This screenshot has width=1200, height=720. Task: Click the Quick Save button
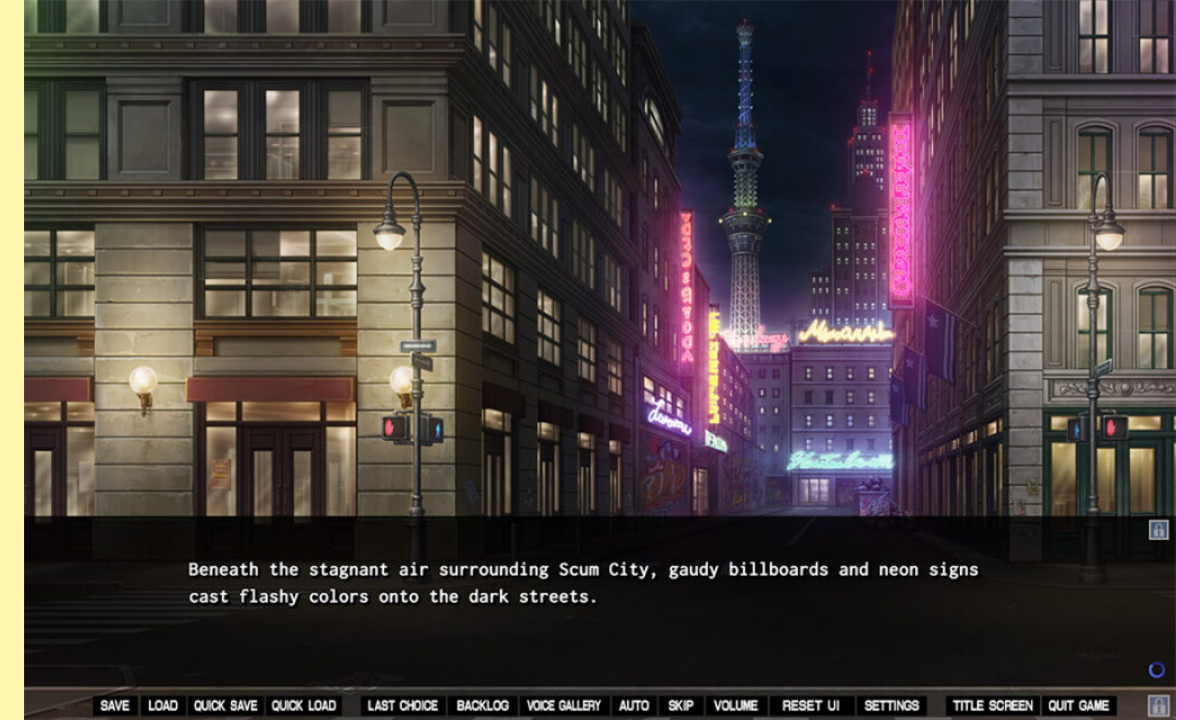click(226, 706)
